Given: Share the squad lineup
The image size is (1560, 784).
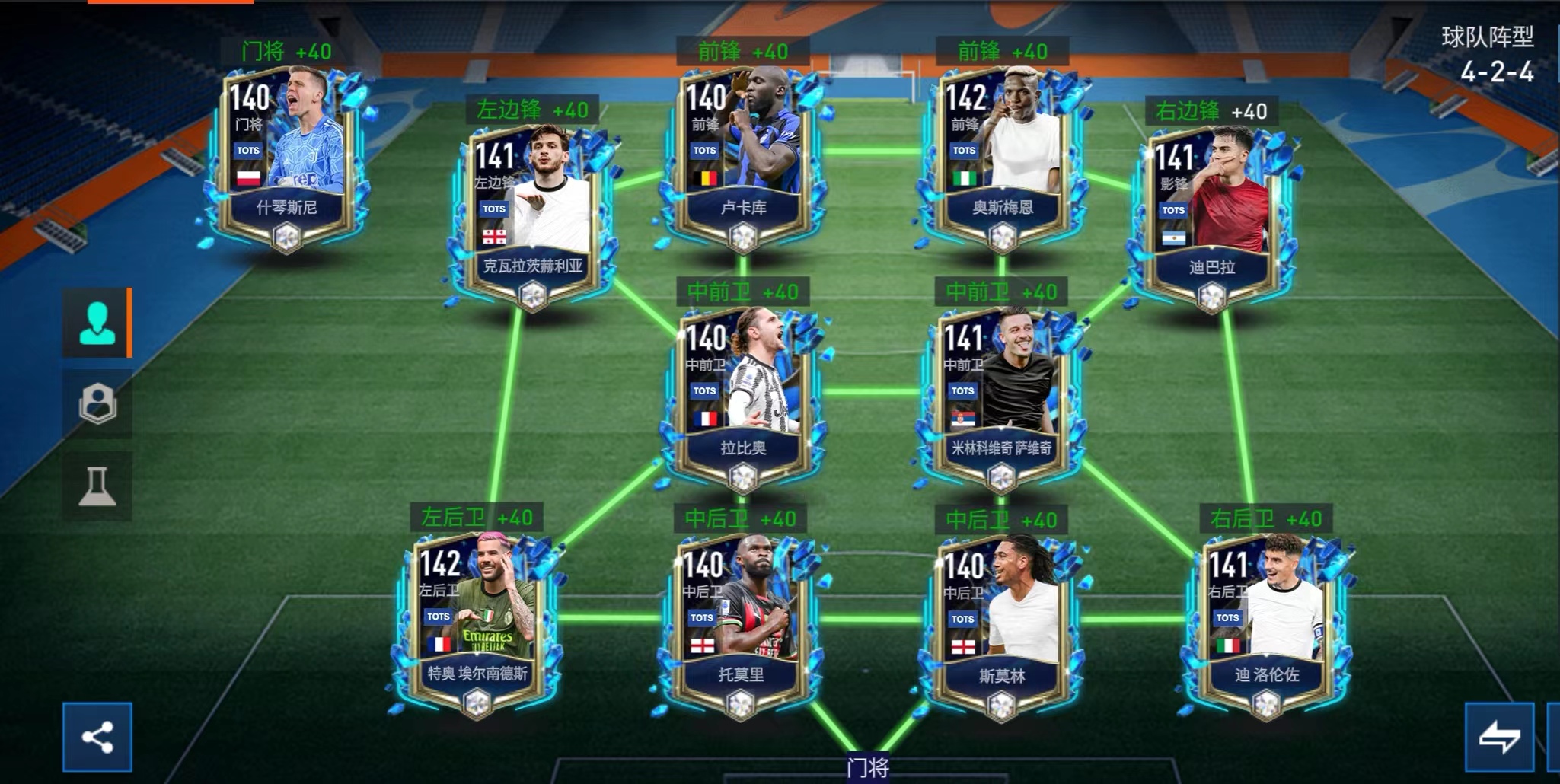Looking at the screenshot, I should [97, 737].
